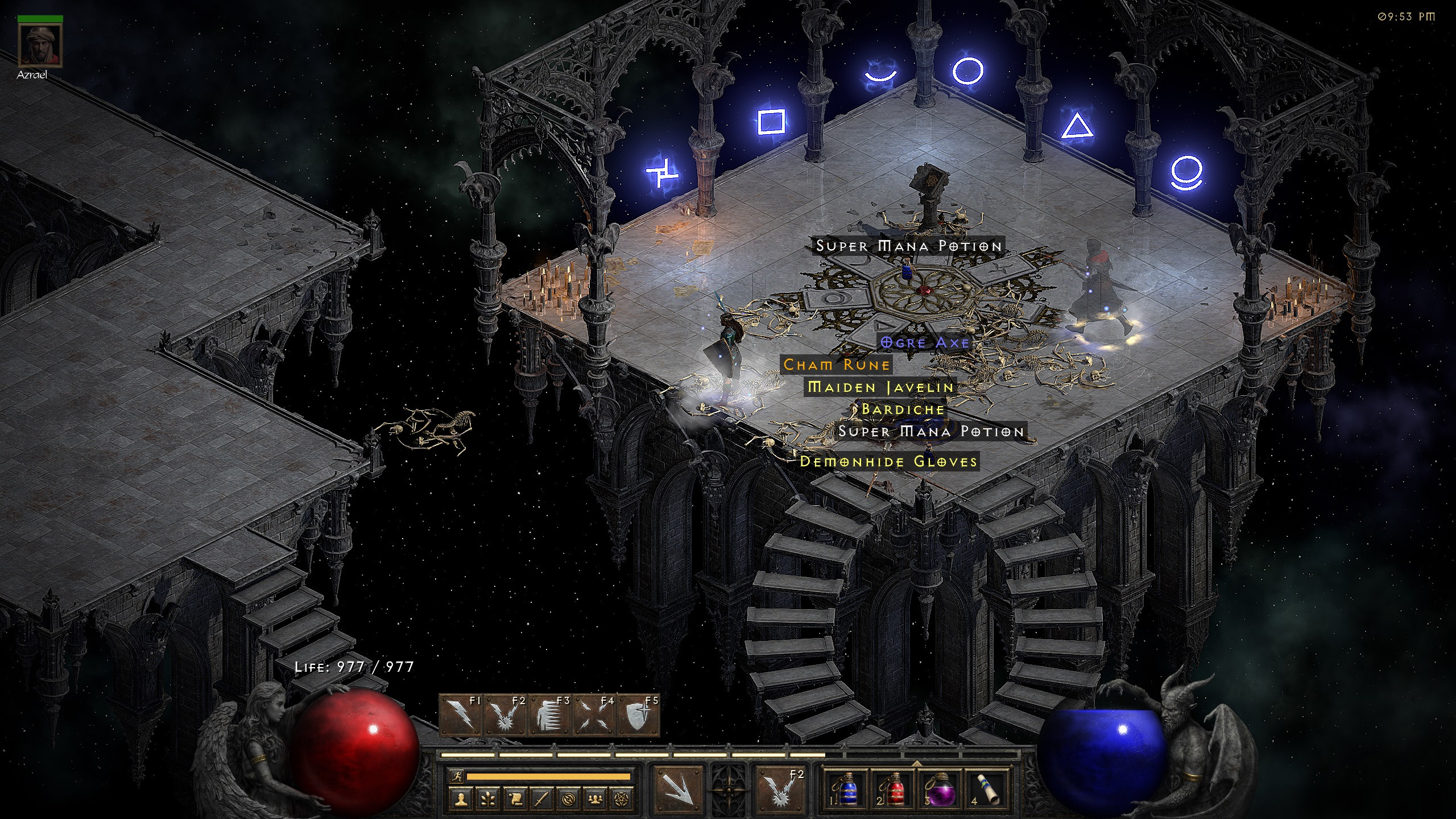Use the blue mana potion in belt

[848, 788]
